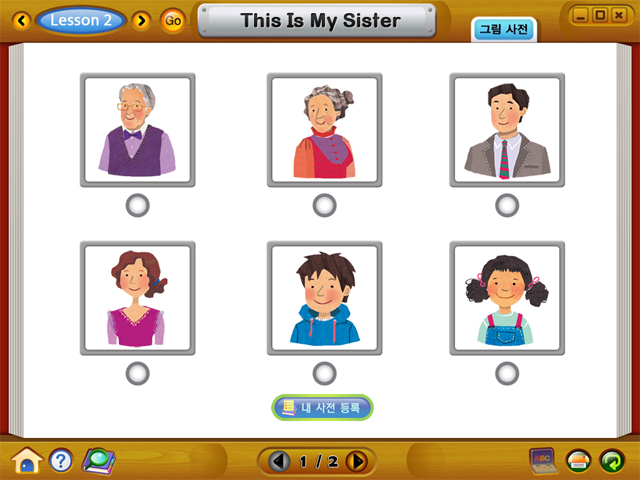Choose the boy in blue hoodie card
Screen dimensions: 640x480
pyautogui.click(x=324, y=297)
